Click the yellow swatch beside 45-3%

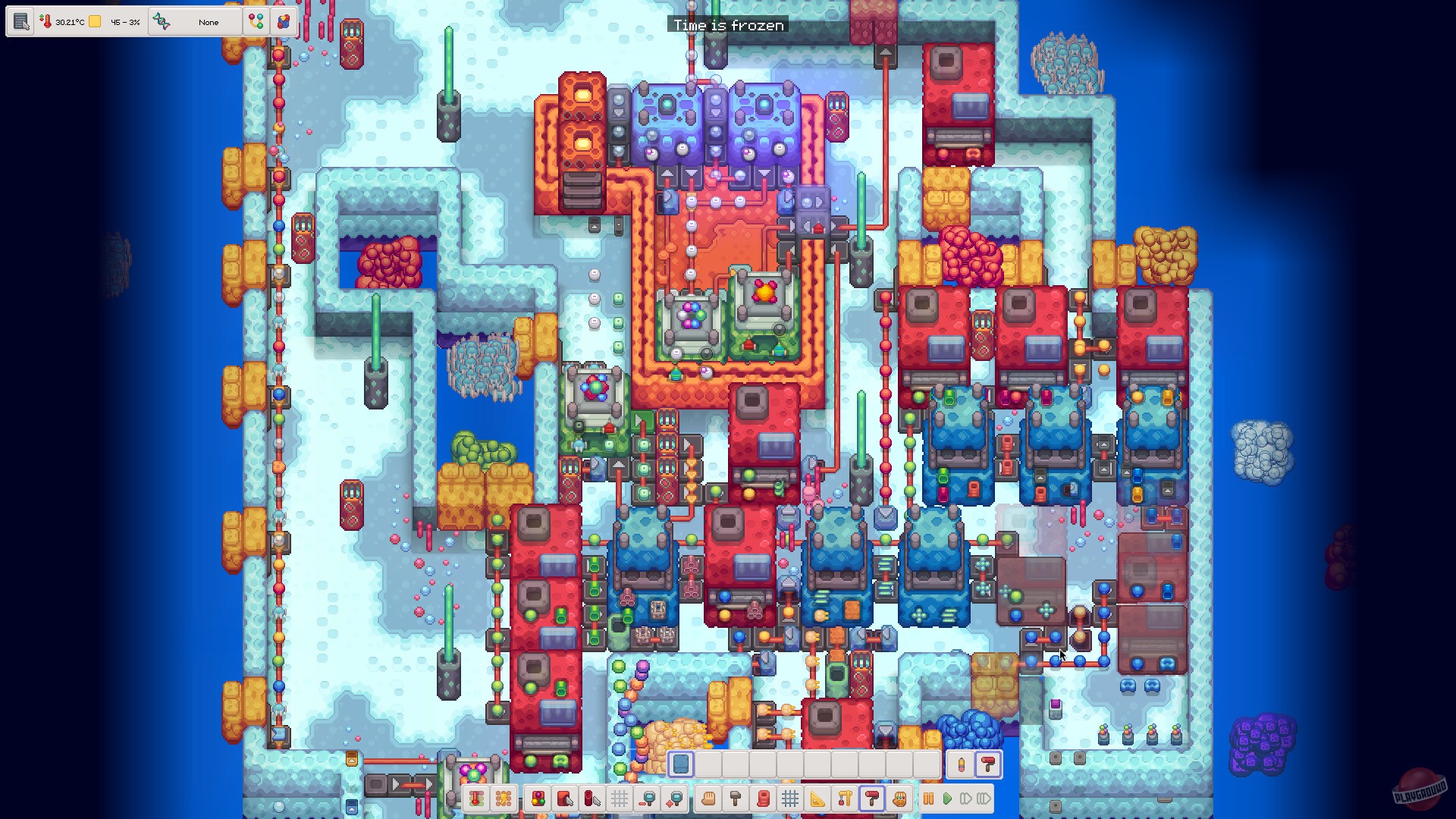(x=95, y=22)
